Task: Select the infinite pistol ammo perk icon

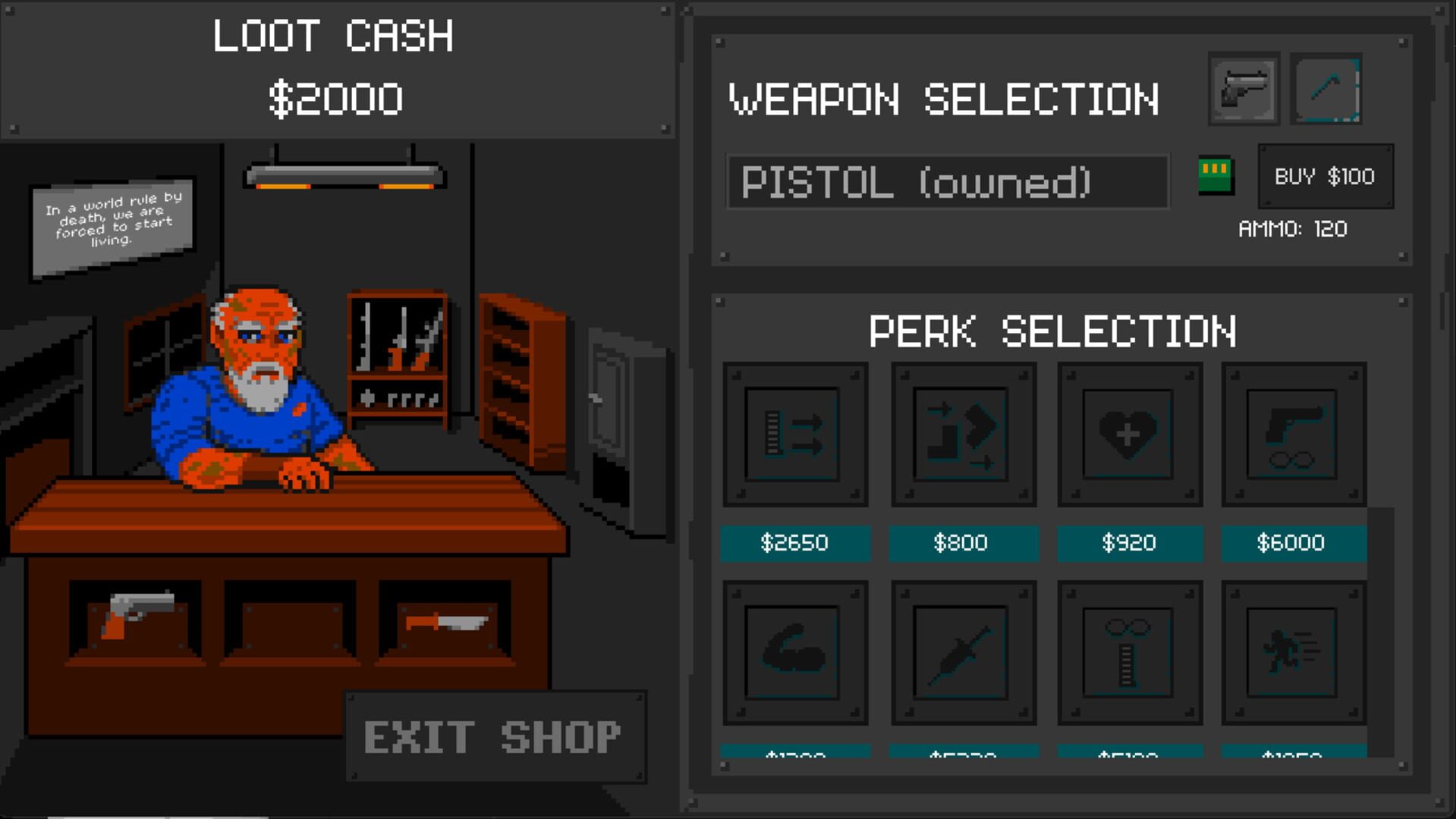Action: [x=1294, y=432]
